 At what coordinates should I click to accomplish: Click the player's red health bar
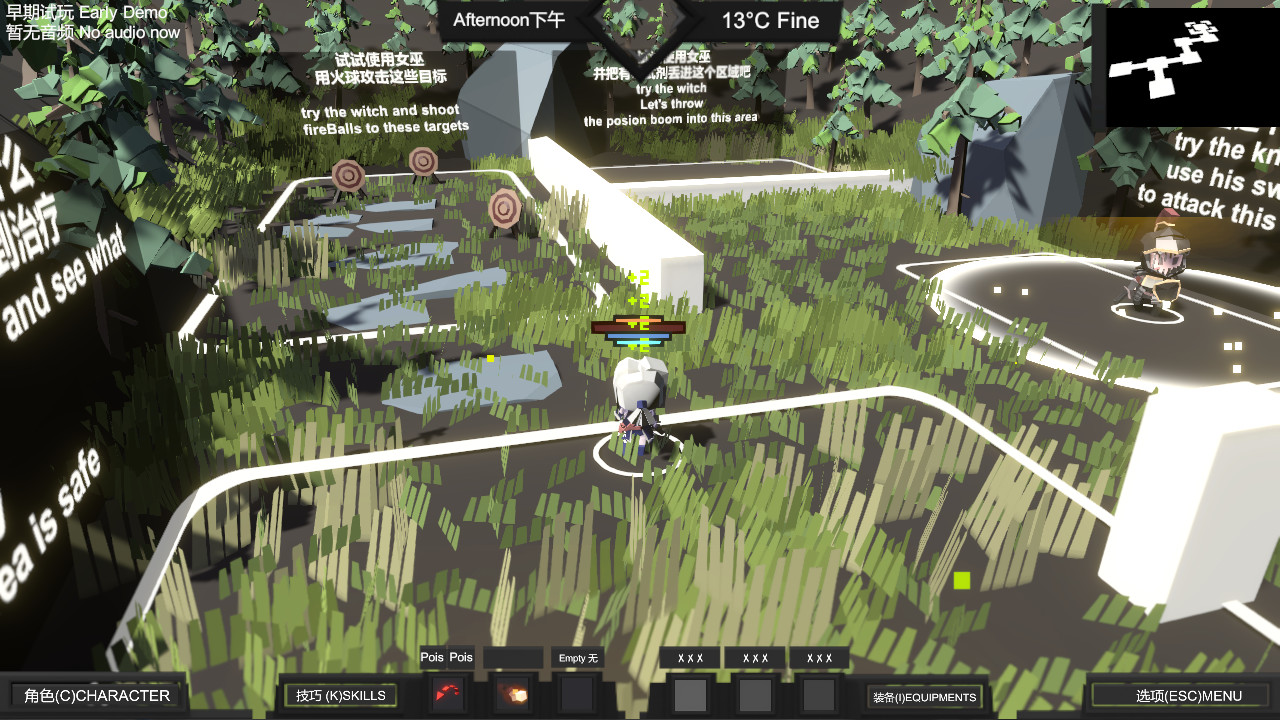tap(637, 327)
